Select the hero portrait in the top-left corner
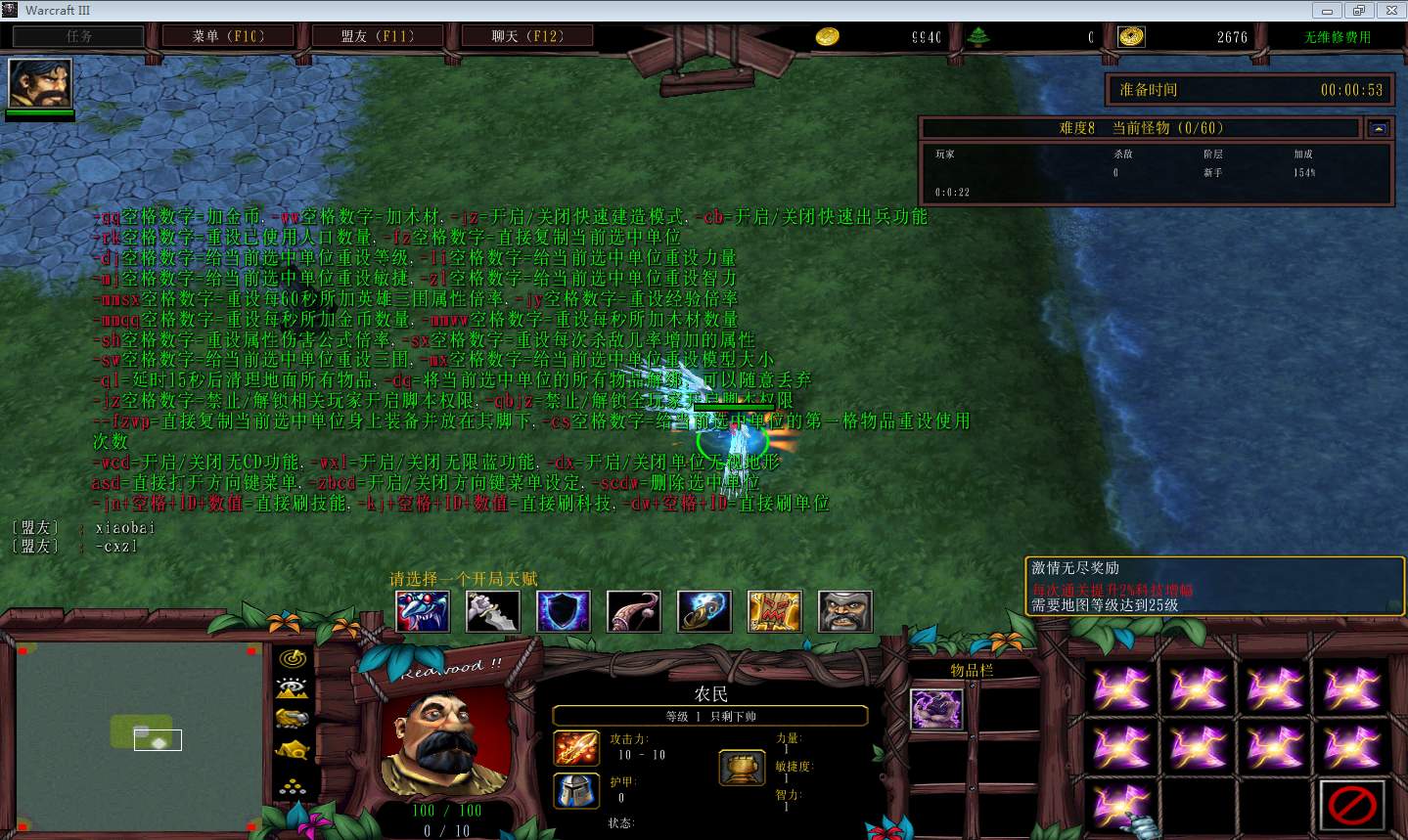Screen dimensions: 1408x840 point(40,83)
